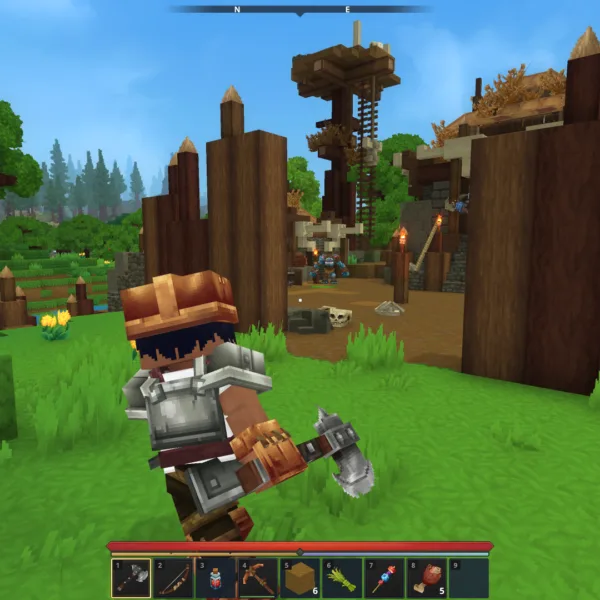
Task: Select the stack of dirt blocks
Action: pos(299,578)
